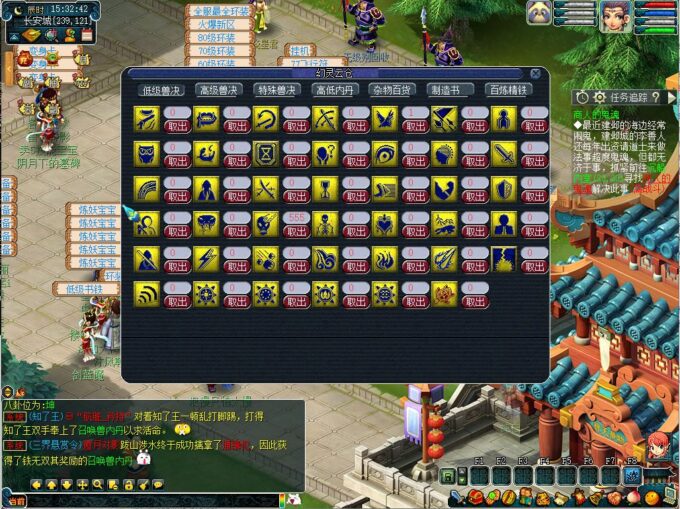Select the owl skill book icon

click(147, 154)
